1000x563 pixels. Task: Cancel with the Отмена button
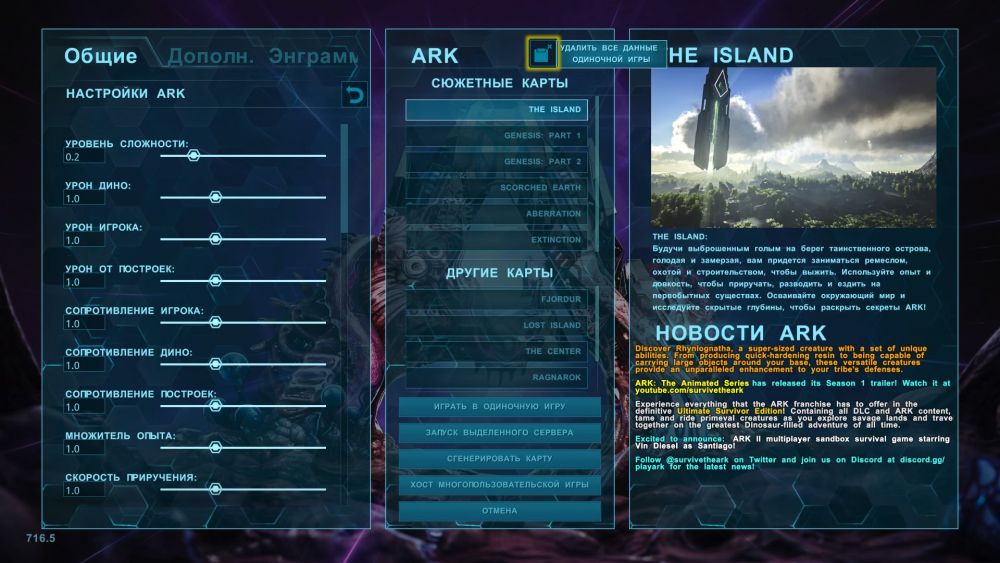[x=500, y=511]
